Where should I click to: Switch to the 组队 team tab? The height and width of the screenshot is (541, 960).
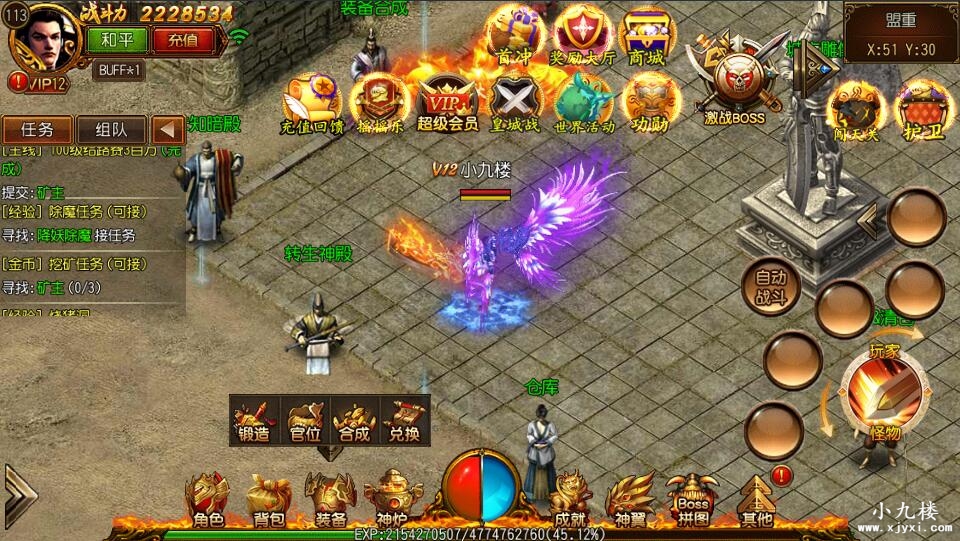(x=111, y=129)
